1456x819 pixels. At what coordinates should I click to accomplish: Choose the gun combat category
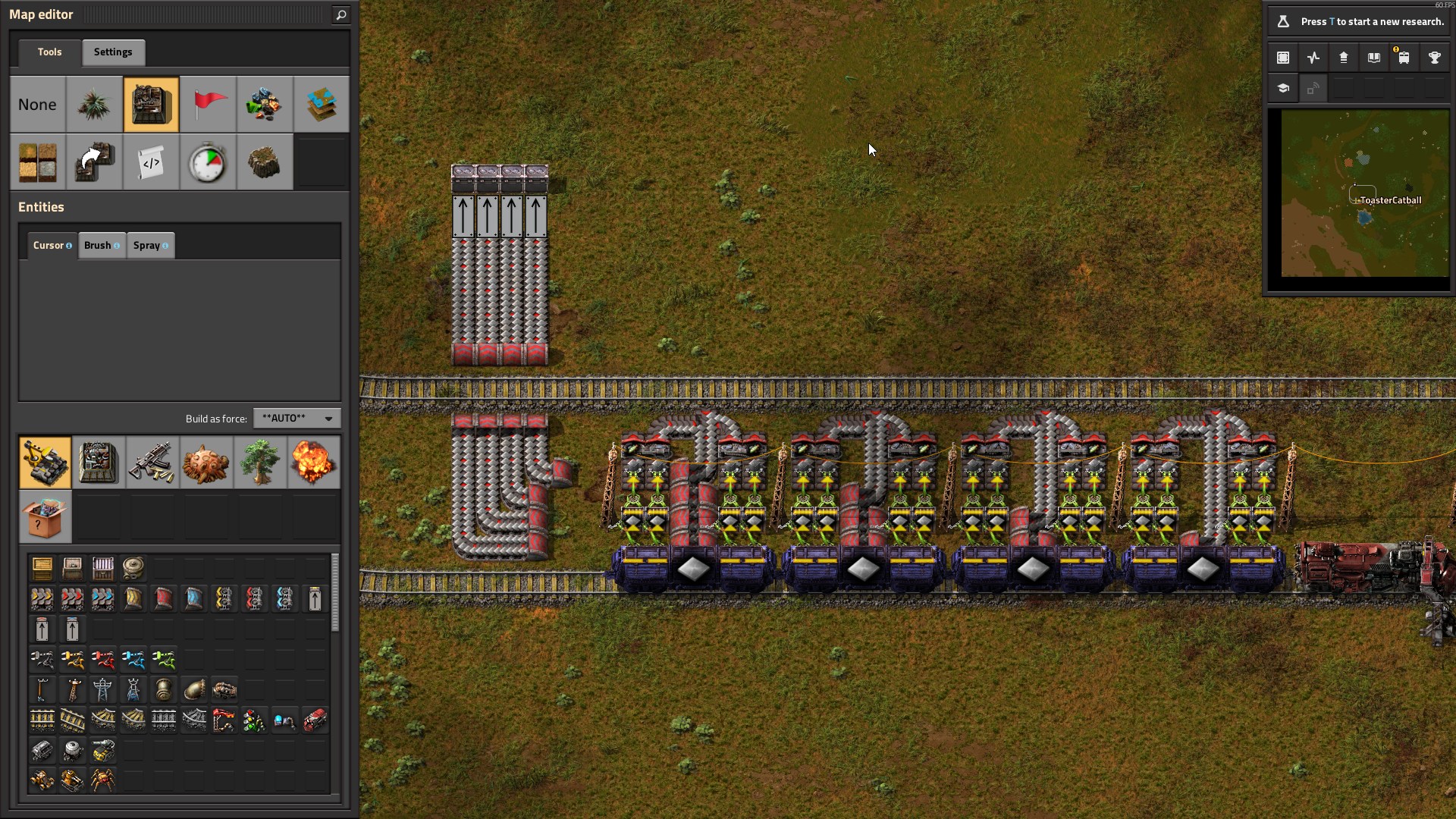click(x=152, y=463)
